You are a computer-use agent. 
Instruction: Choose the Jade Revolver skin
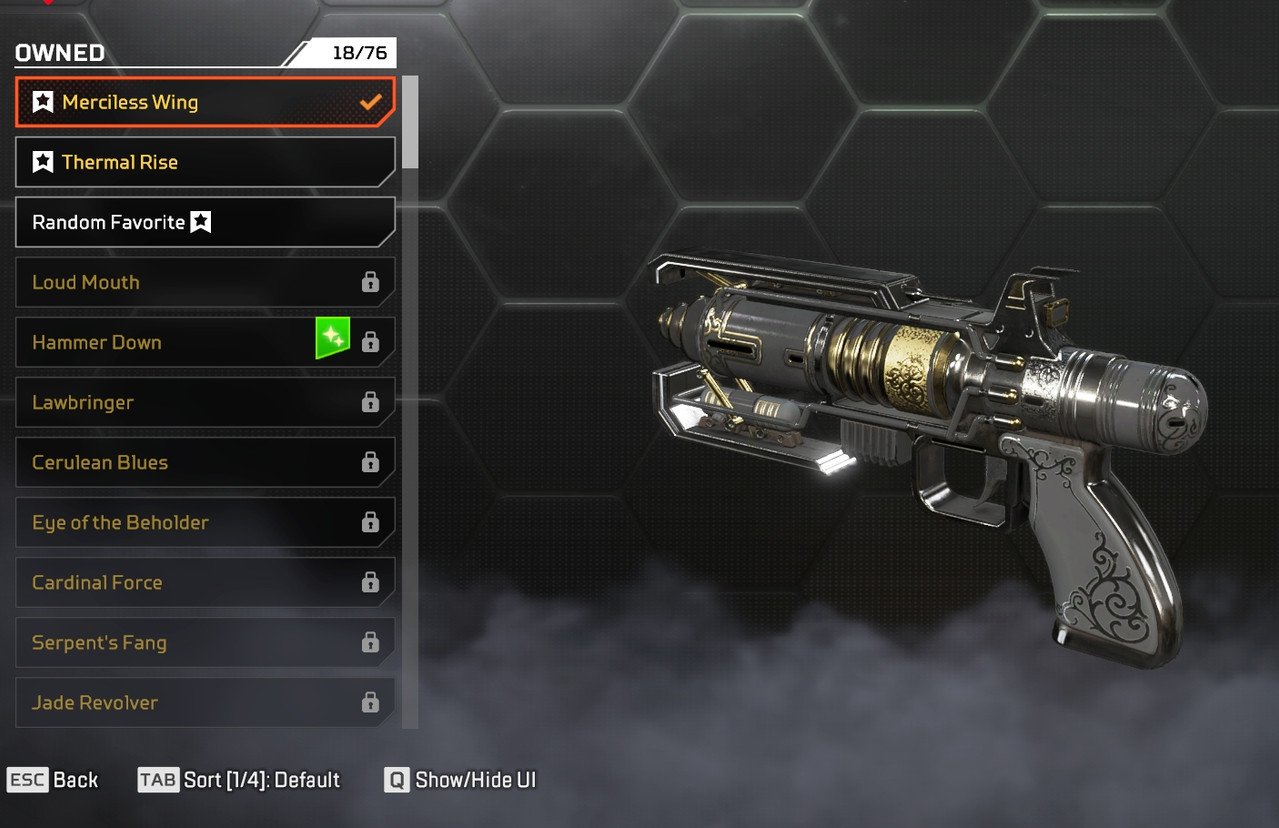tap(205, 702)
